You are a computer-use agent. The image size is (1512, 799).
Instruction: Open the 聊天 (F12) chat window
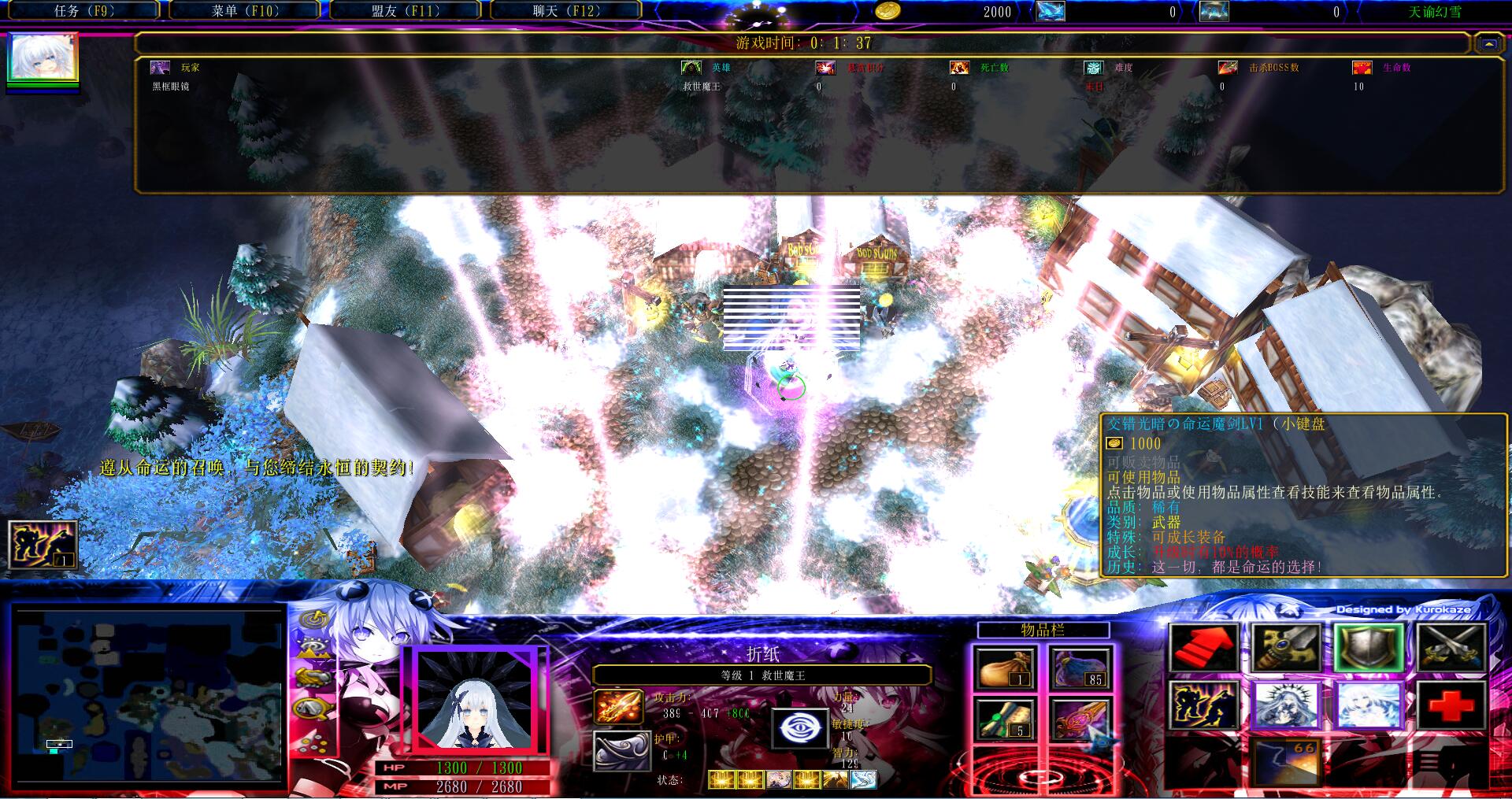click(x=565, y=12)
